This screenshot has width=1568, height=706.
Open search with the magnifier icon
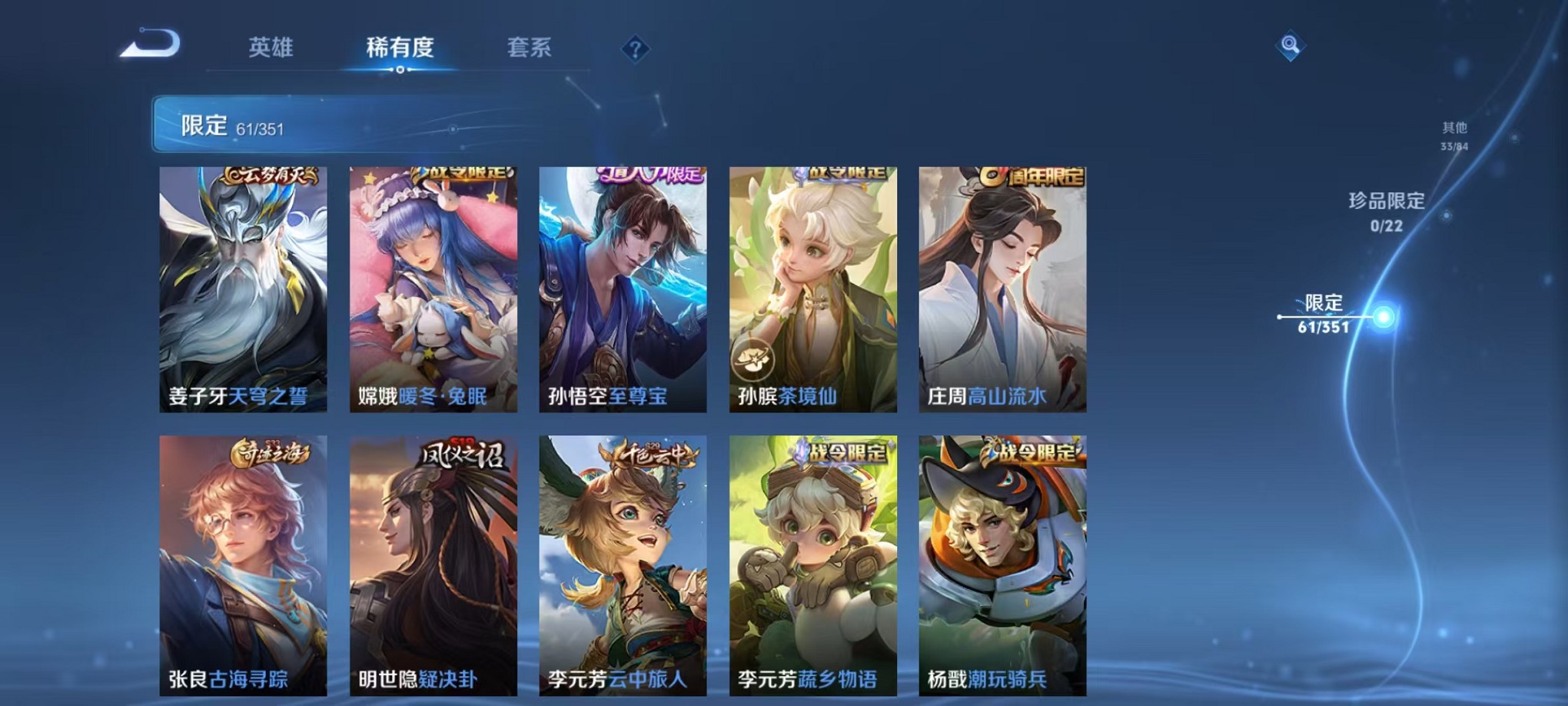pos(1291,46)
